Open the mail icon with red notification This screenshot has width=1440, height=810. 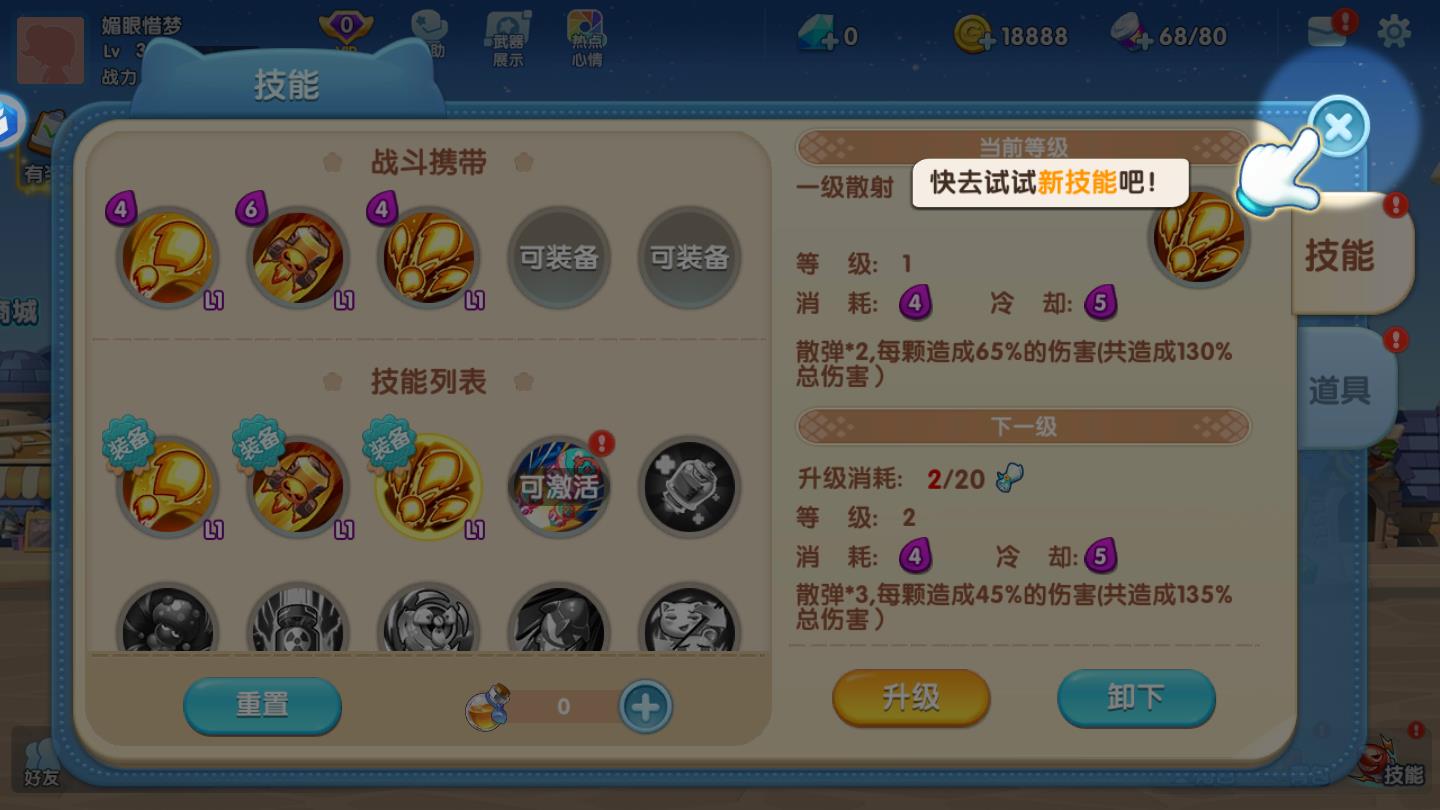[x=1328, y=30]
